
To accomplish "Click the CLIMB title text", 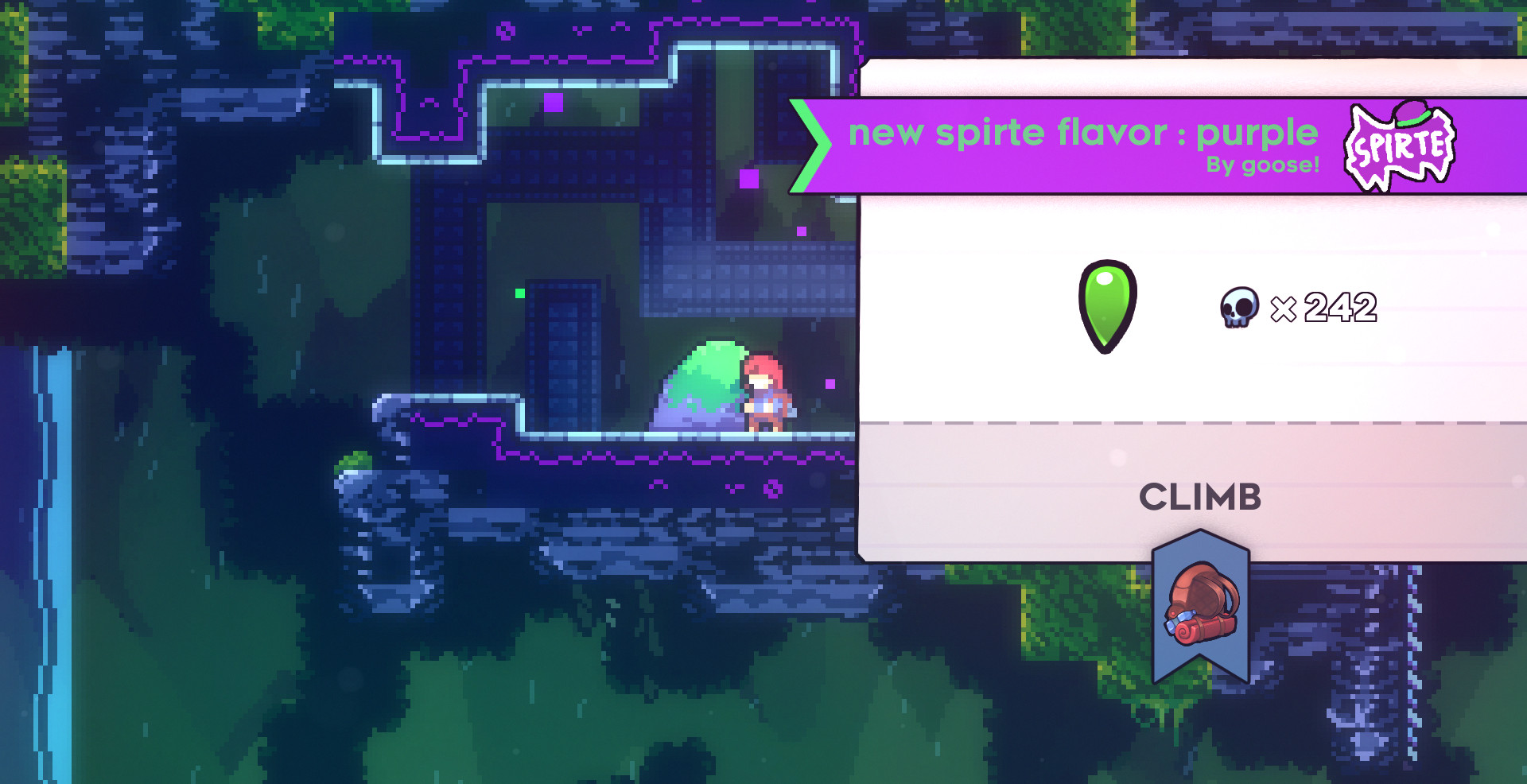I will coord(1201,497).
